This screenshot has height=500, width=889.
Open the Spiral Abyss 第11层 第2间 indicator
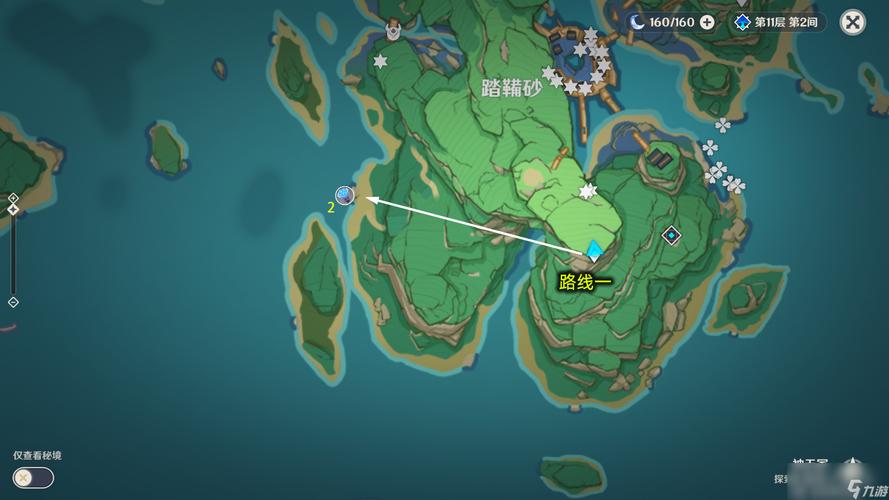778,22
